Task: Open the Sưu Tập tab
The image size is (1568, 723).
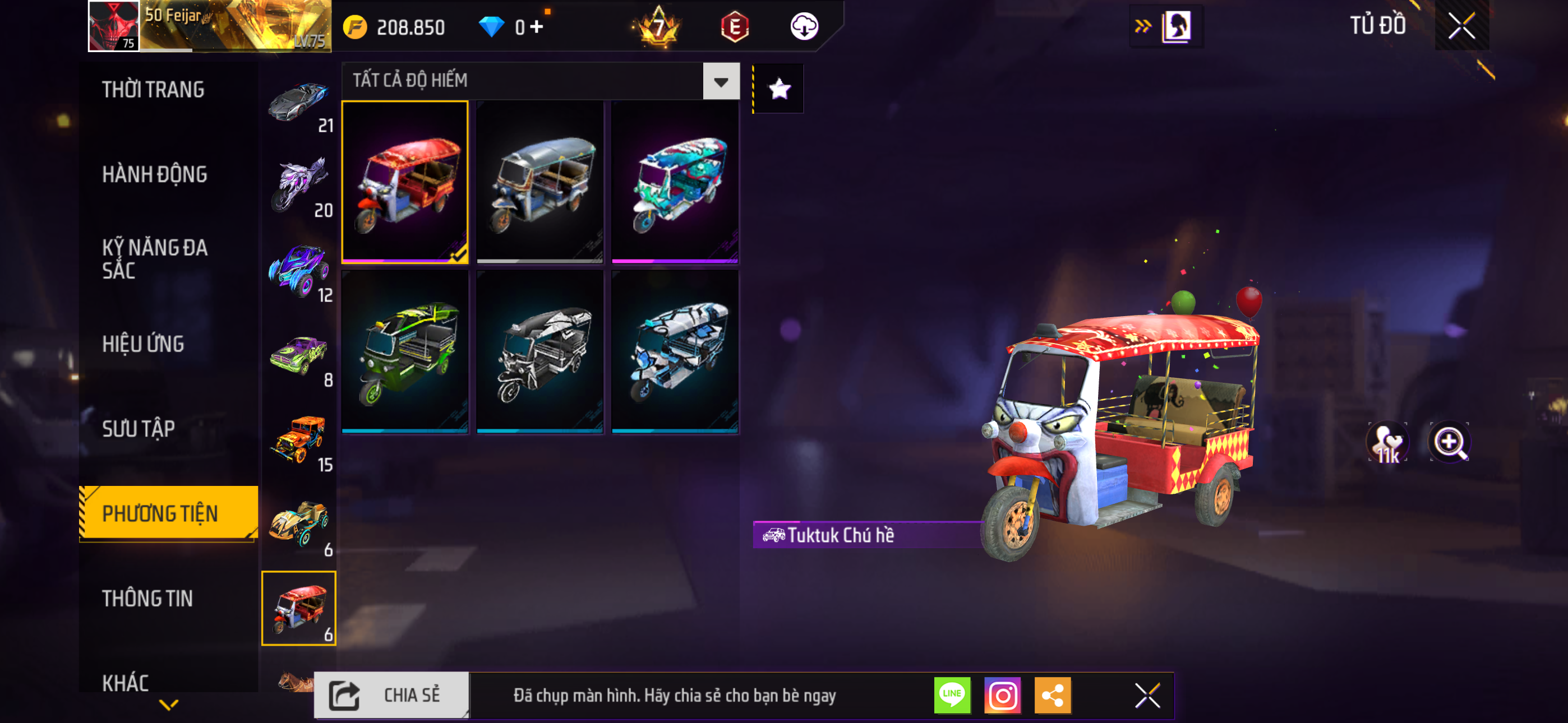Action: point(138,429)
